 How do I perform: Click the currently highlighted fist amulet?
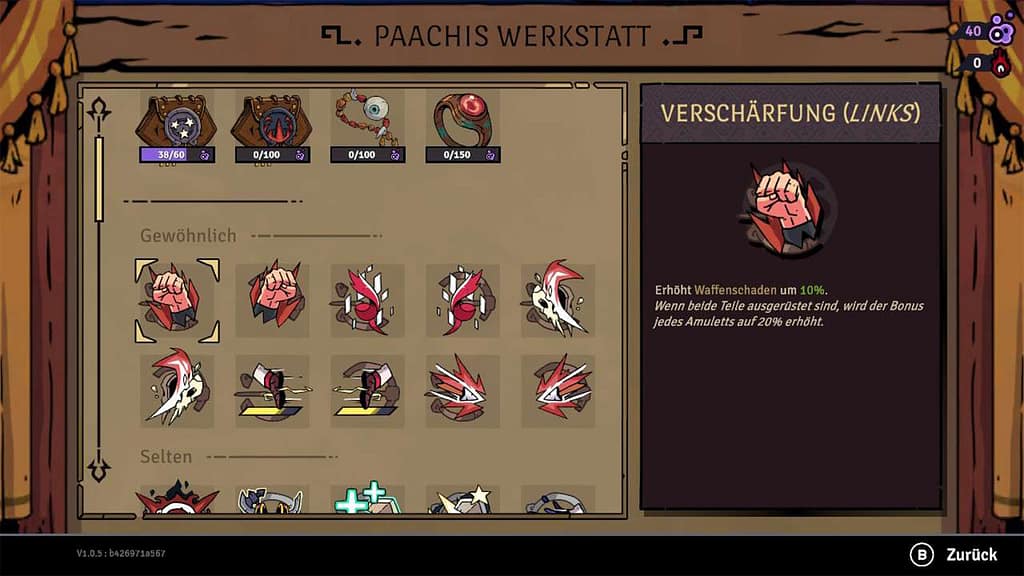coord(176,300)
